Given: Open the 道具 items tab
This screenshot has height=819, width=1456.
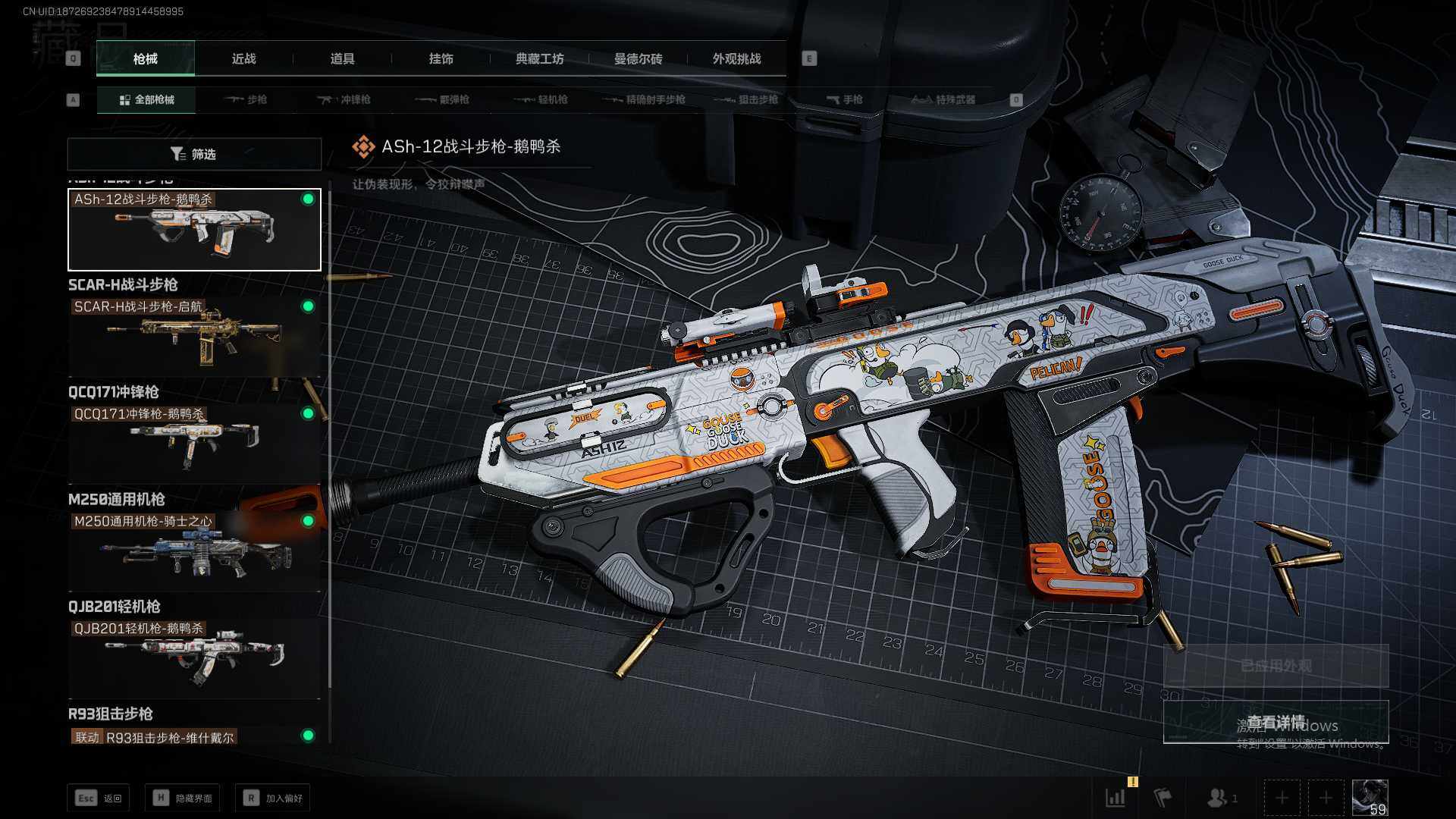Looking at the screenshot, I should point(342,59).
